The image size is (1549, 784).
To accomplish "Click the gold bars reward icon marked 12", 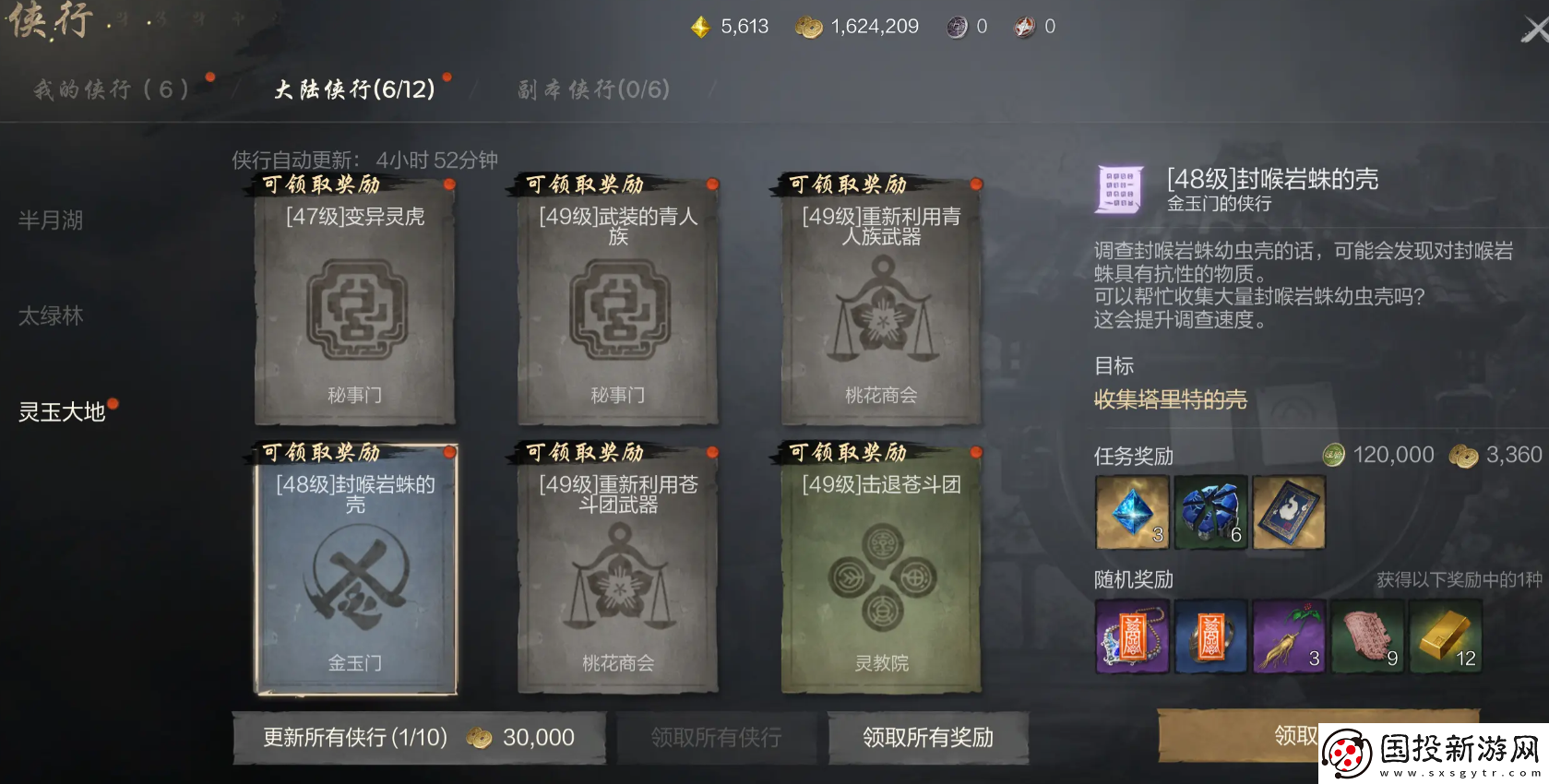I will click(x=1446, y=636).
